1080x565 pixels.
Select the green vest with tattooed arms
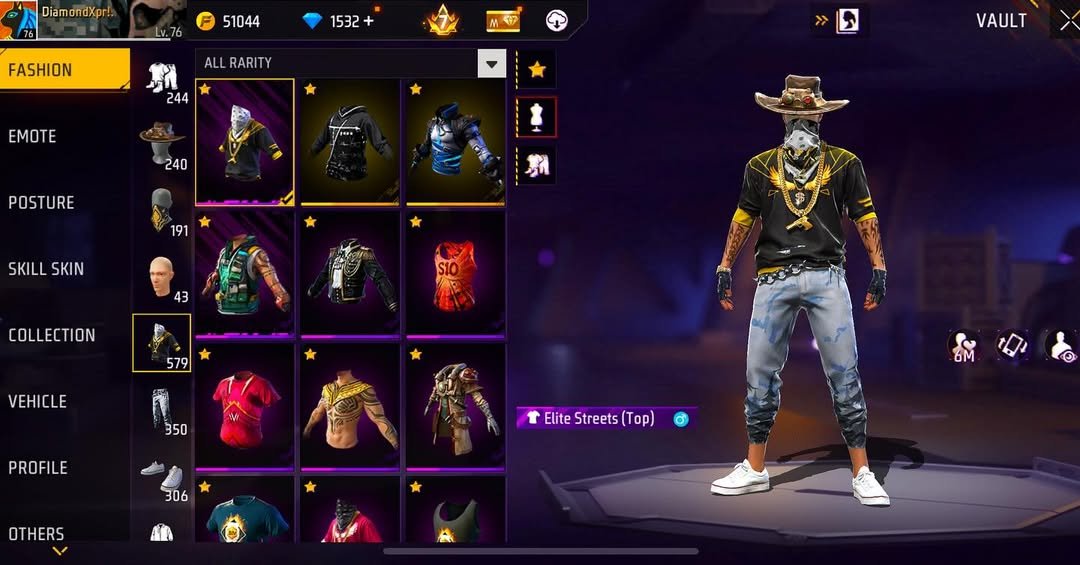click(x=244, y=273)
